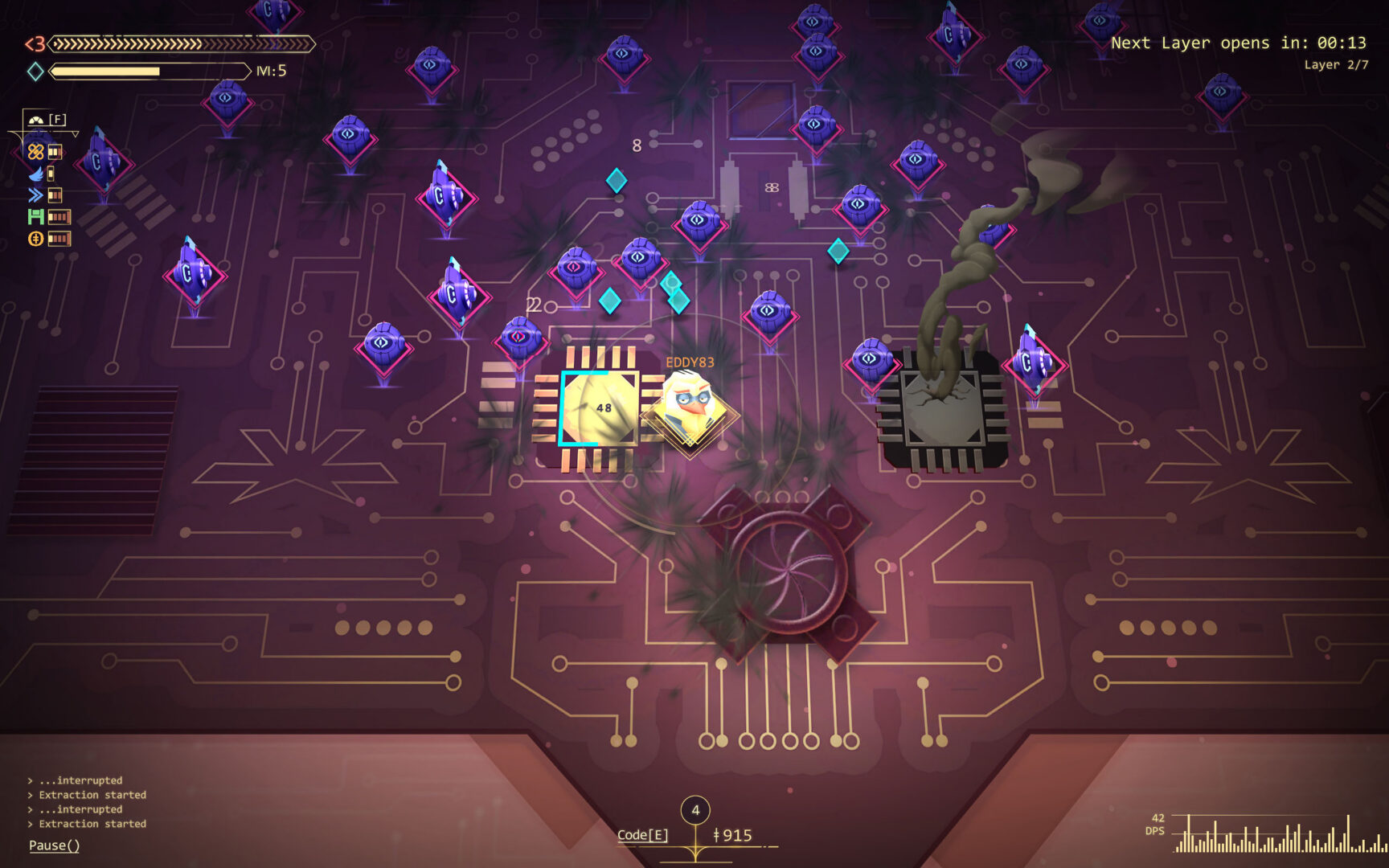Viewport: 1389px width, 868px height.
Task: Select the green H ability icon
Action: pyautogui.click(x=35, y=216)
